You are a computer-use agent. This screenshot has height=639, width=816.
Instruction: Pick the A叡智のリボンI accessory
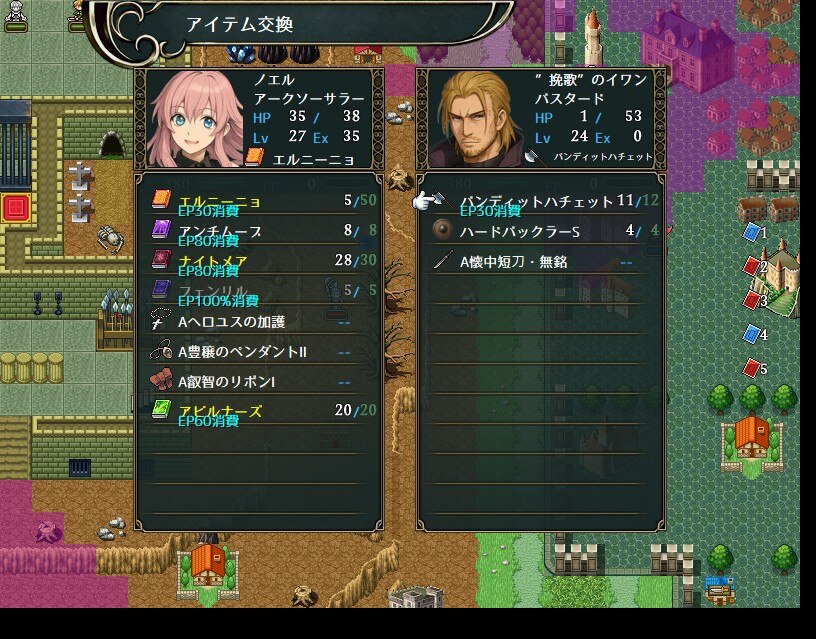tap(258, 382)
